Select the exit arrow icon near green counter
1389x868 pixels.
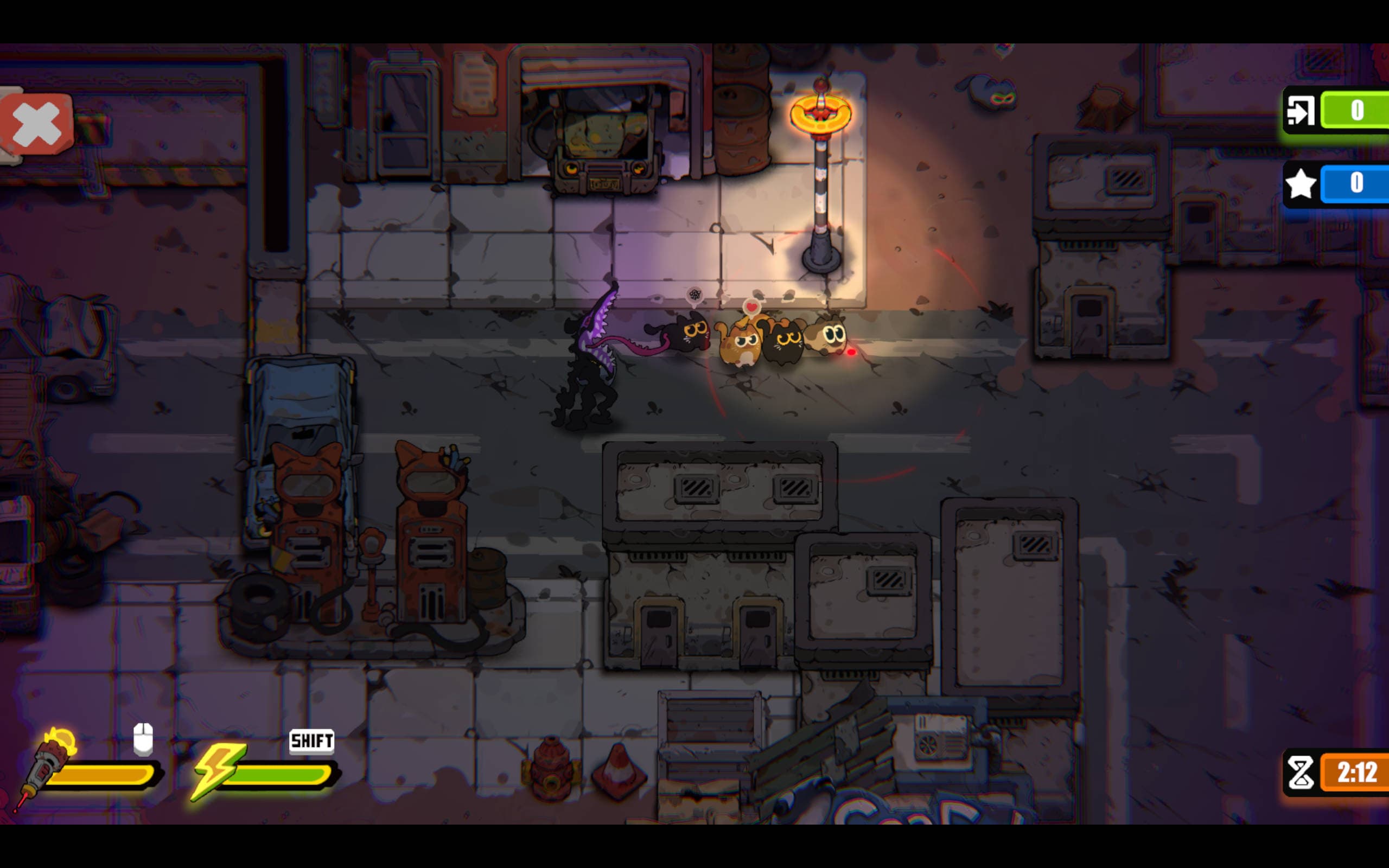(1302, 110)
